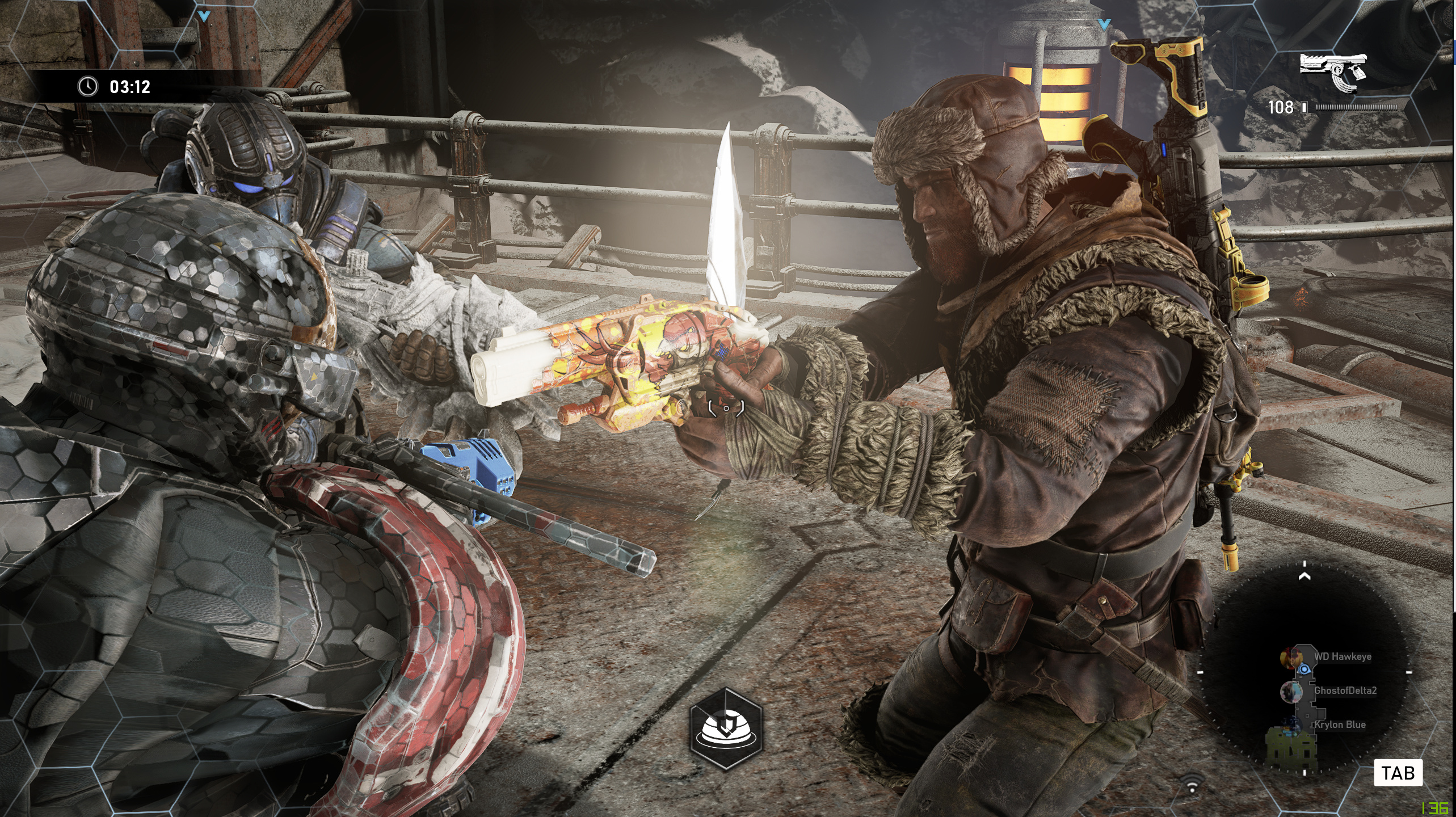The width and height of the screenshot is (1456, 817).
Task: Select WD Hawkeye in the squad list
Action: (x=1342, y=656)
